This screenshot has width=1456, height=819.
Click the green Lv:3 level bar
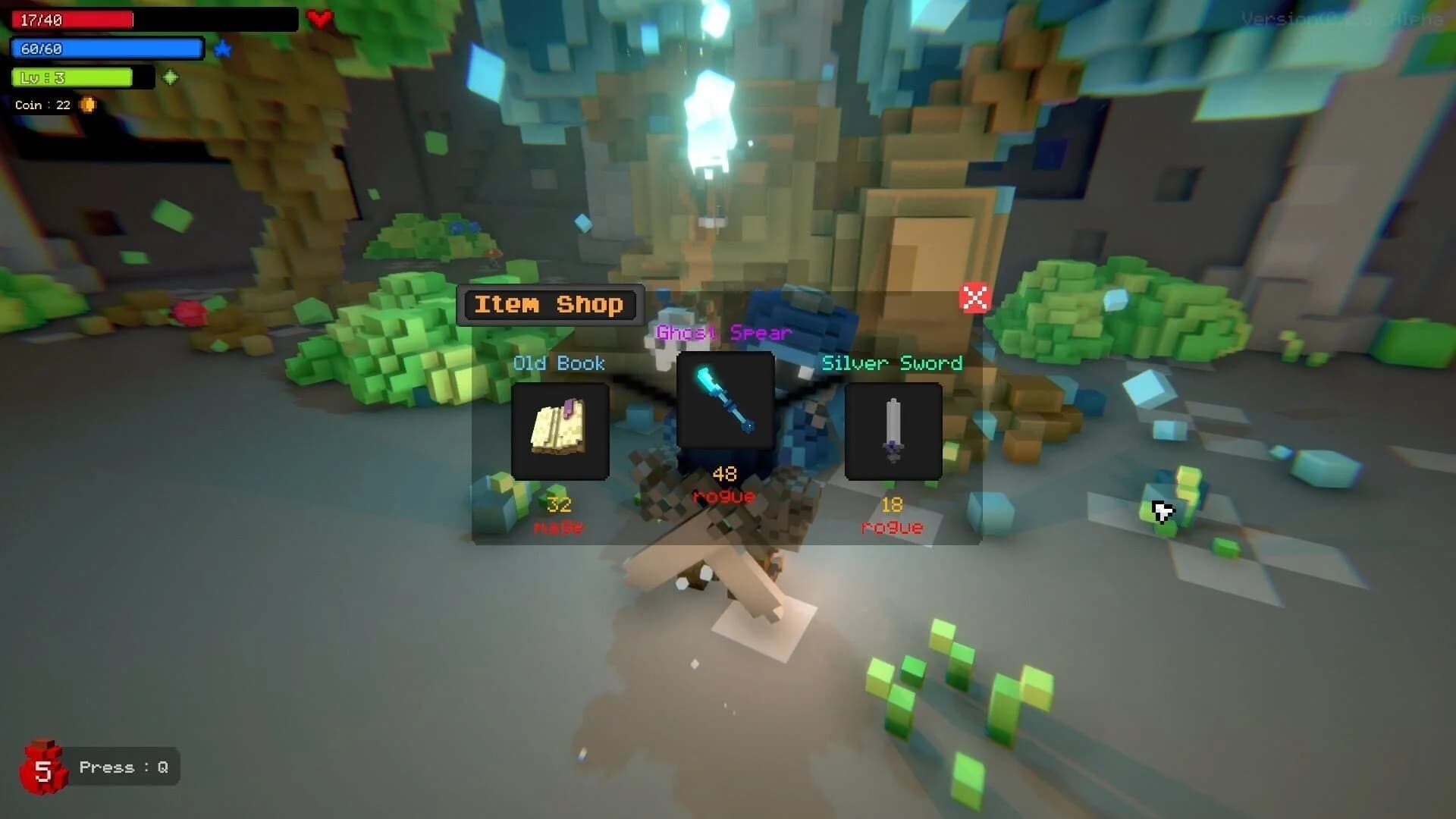point(72,77)
